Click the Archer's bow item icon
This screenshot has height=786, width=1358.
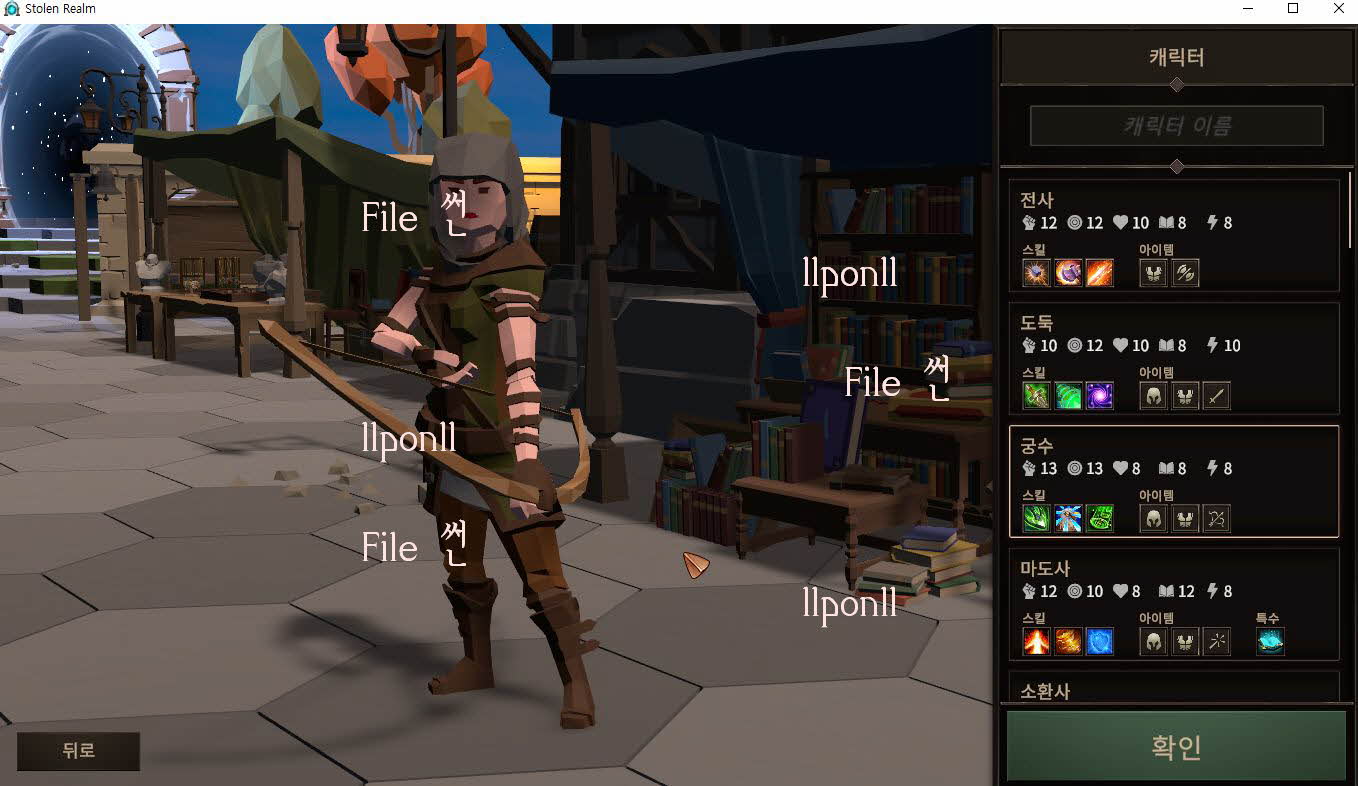coord(1216,518)
